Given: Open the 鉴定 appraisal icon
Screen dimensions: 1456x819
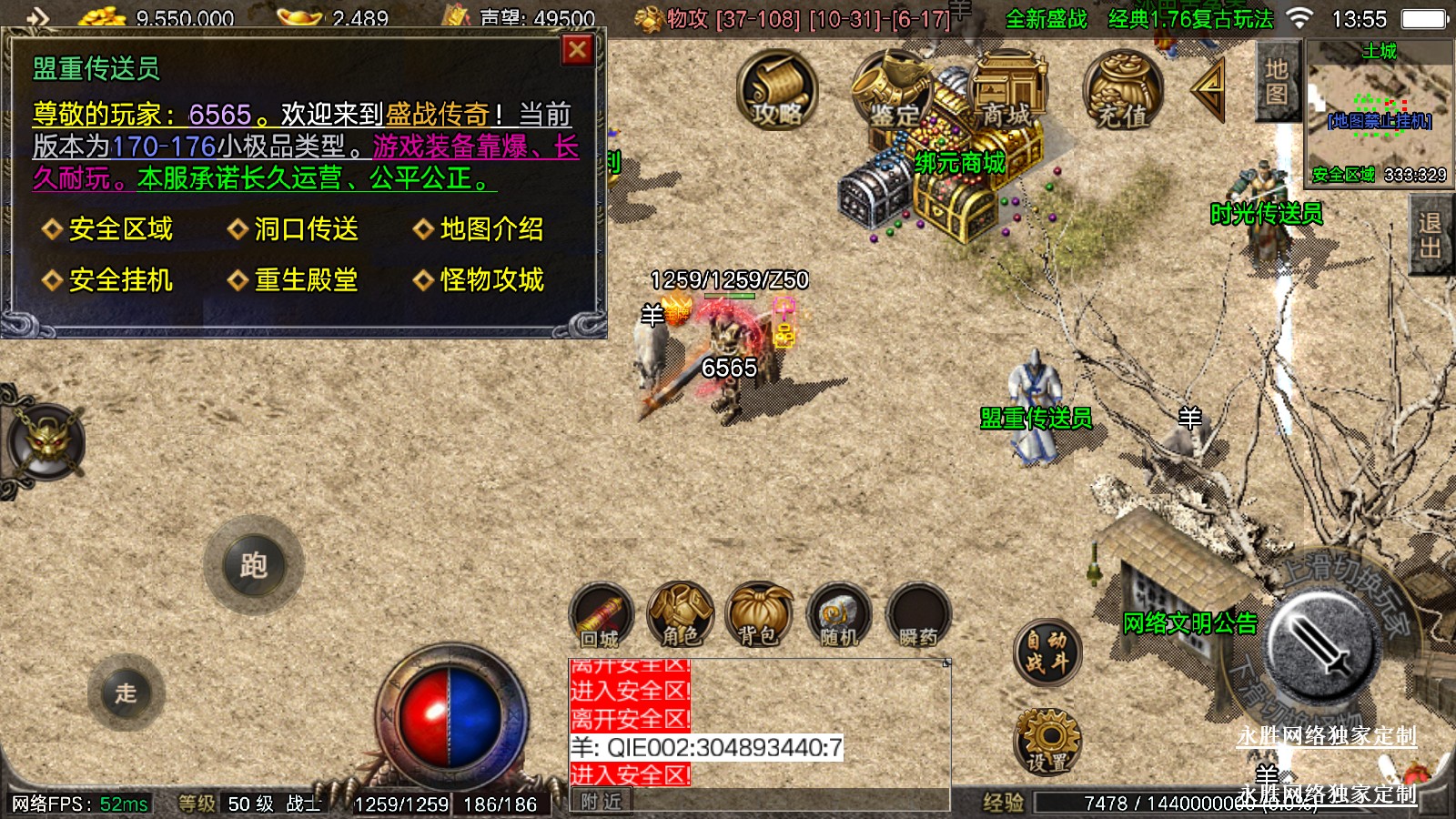Looking at the screenshot, I should (892, 90).
